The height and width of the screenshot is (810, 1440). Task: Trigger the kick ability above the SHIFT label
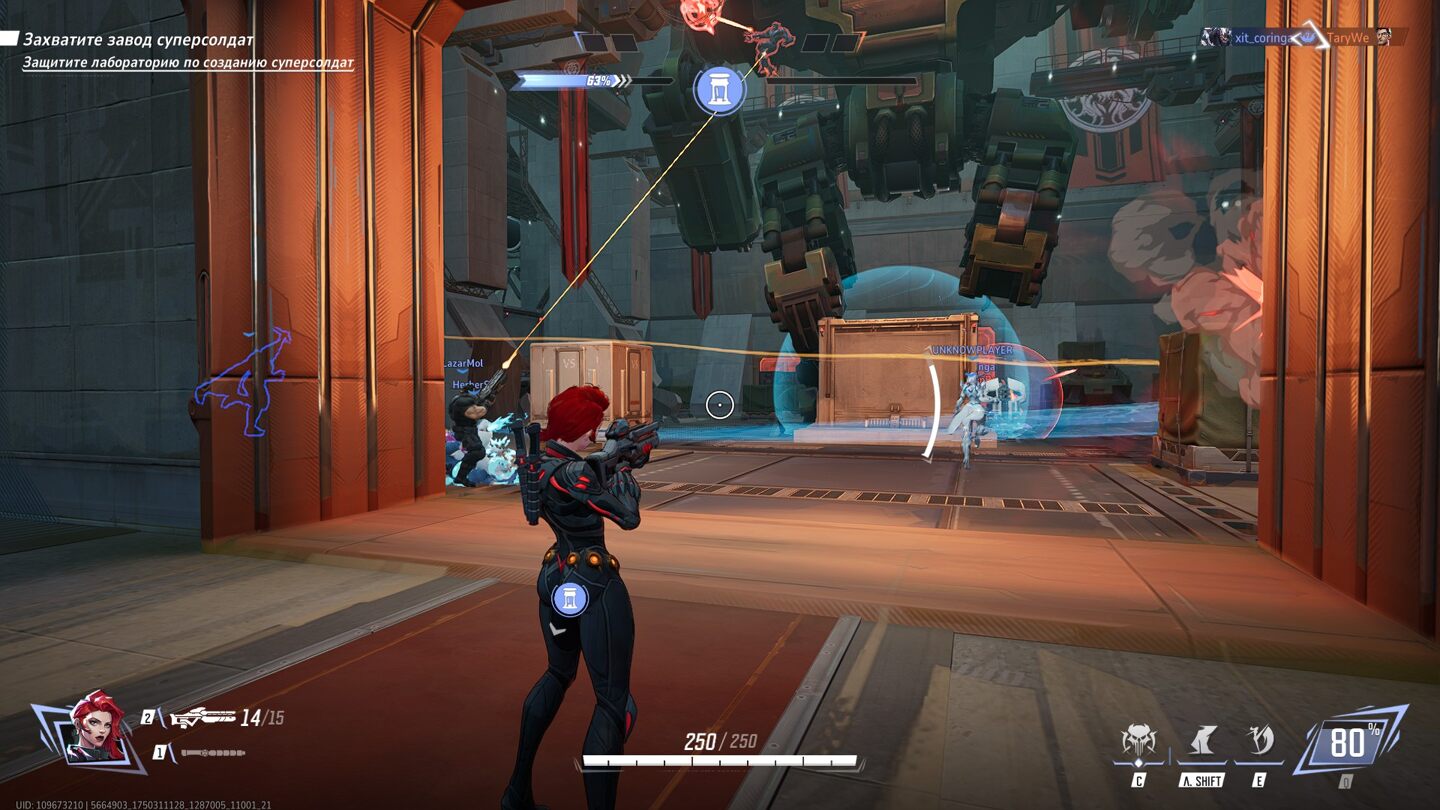[1201, 742]
